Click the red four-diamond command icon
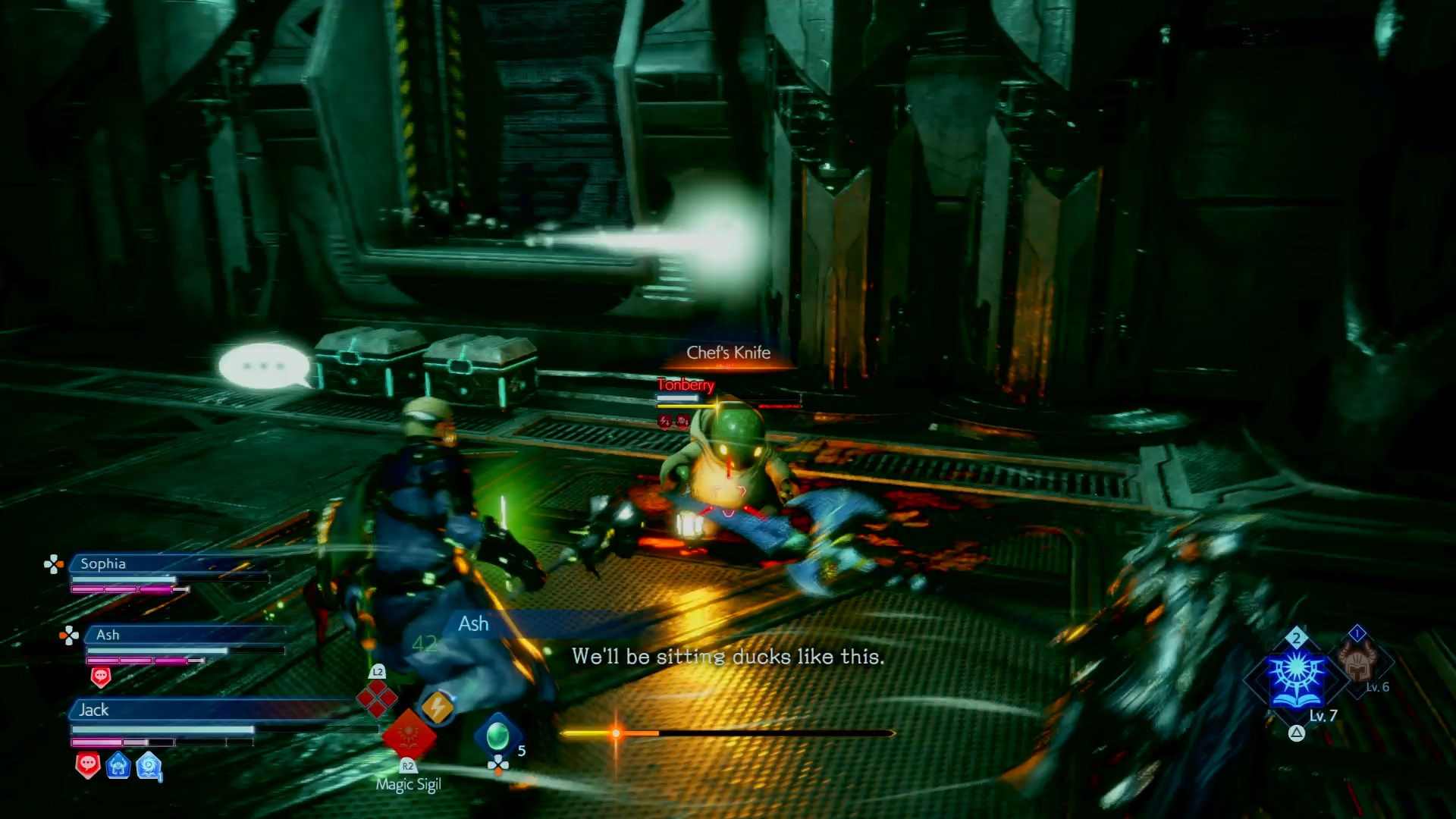 [377, 698]
